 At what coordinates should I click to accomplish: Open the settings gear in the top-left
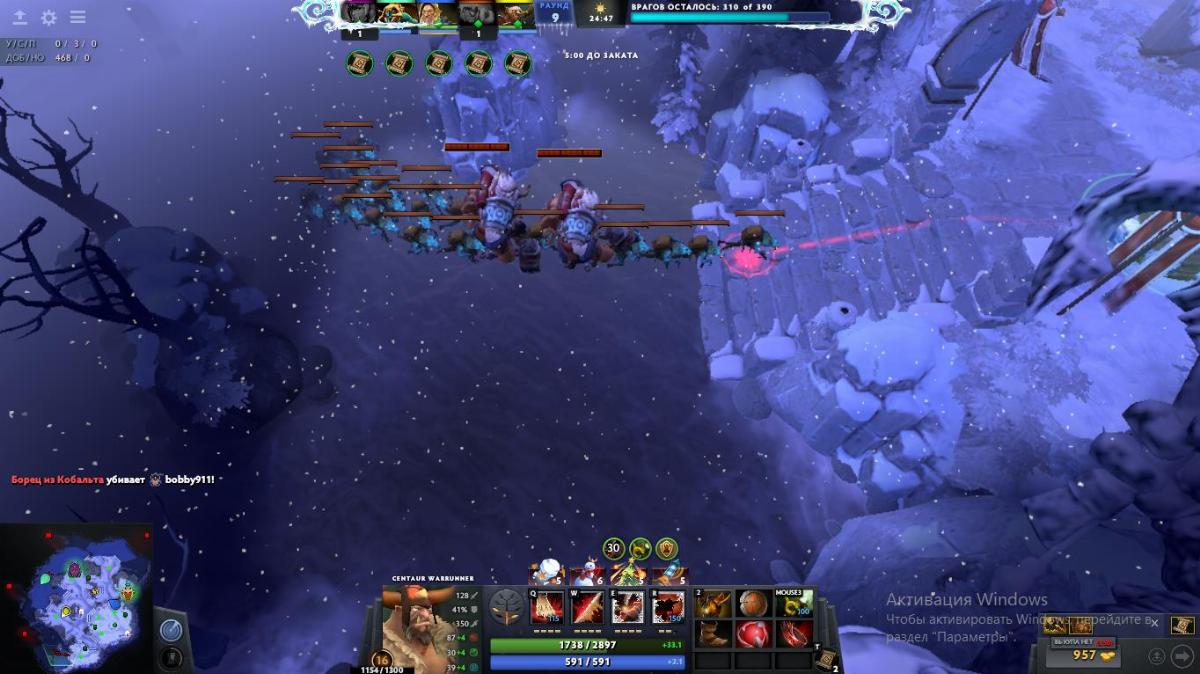48,17
